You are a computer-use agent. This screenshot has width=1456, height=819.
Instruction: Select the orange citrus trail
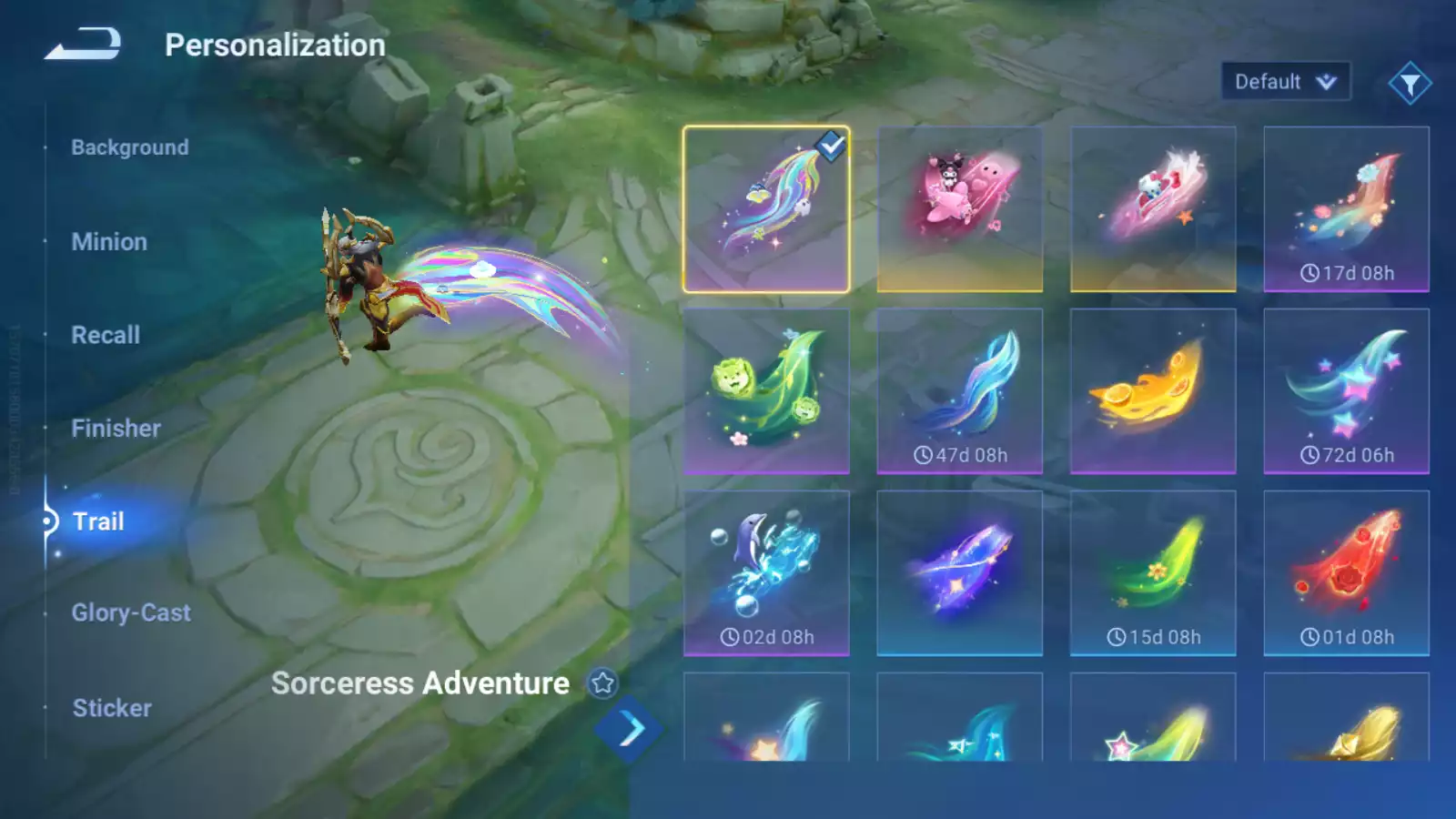click(1153, 391)
